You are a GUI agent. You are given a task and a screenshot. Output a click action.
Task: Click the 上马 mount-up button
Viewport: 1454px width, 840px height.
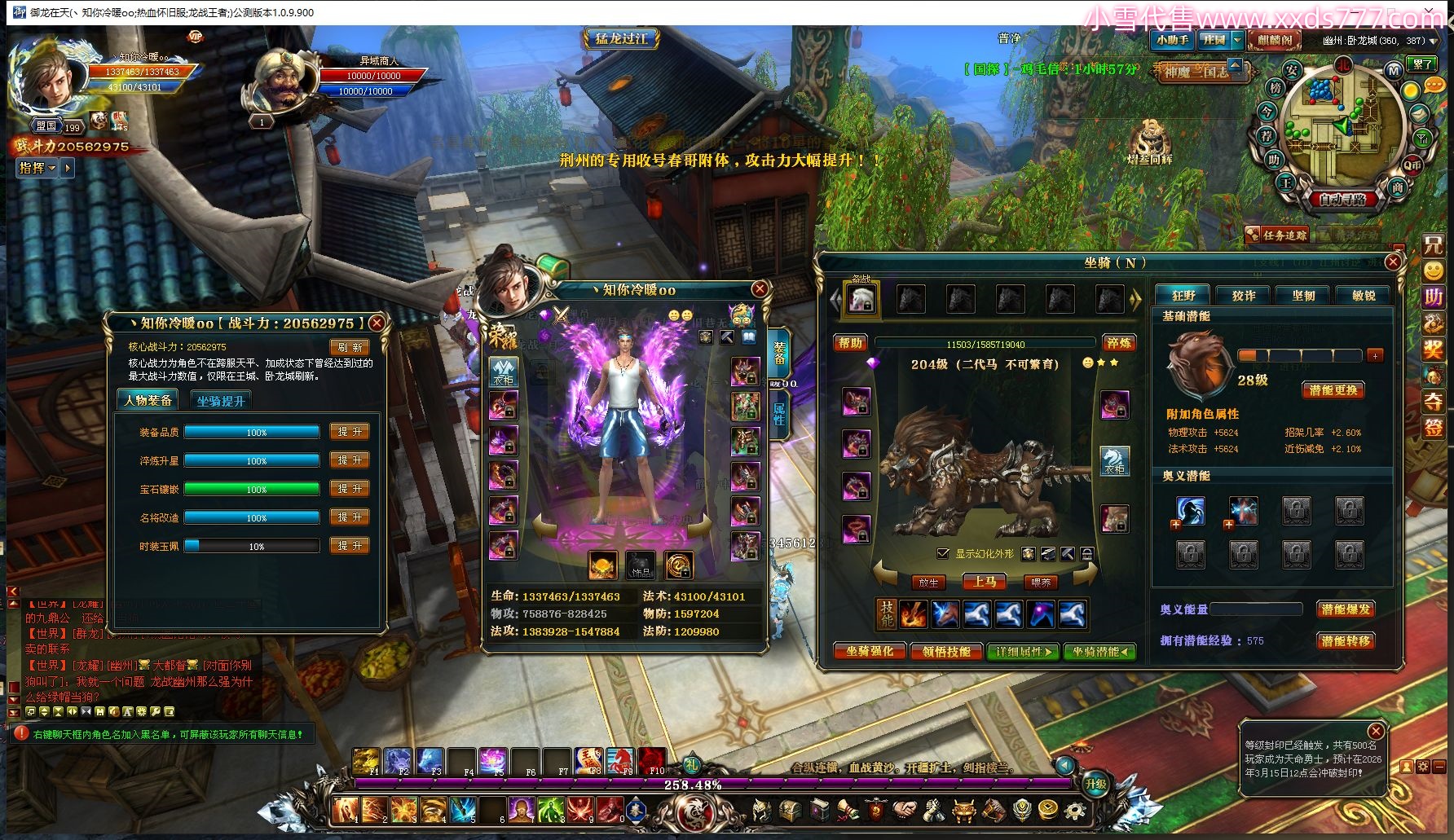(985, 582)
